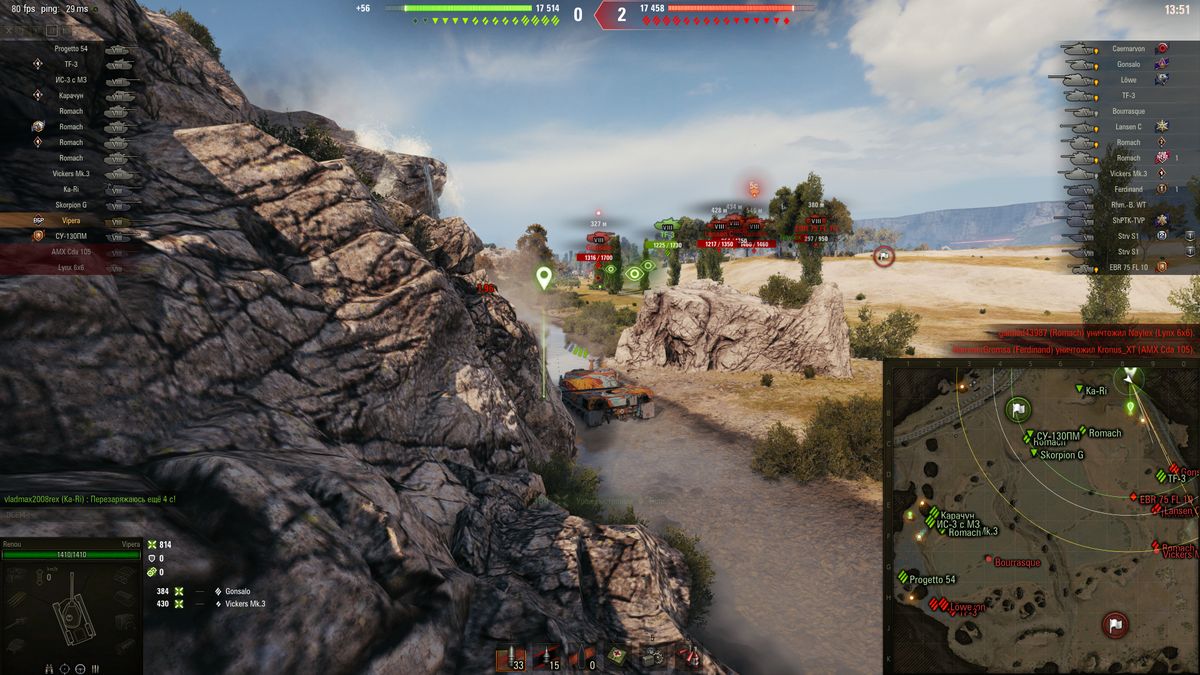Select the standard shell with 33 rounds

(513, 656)
